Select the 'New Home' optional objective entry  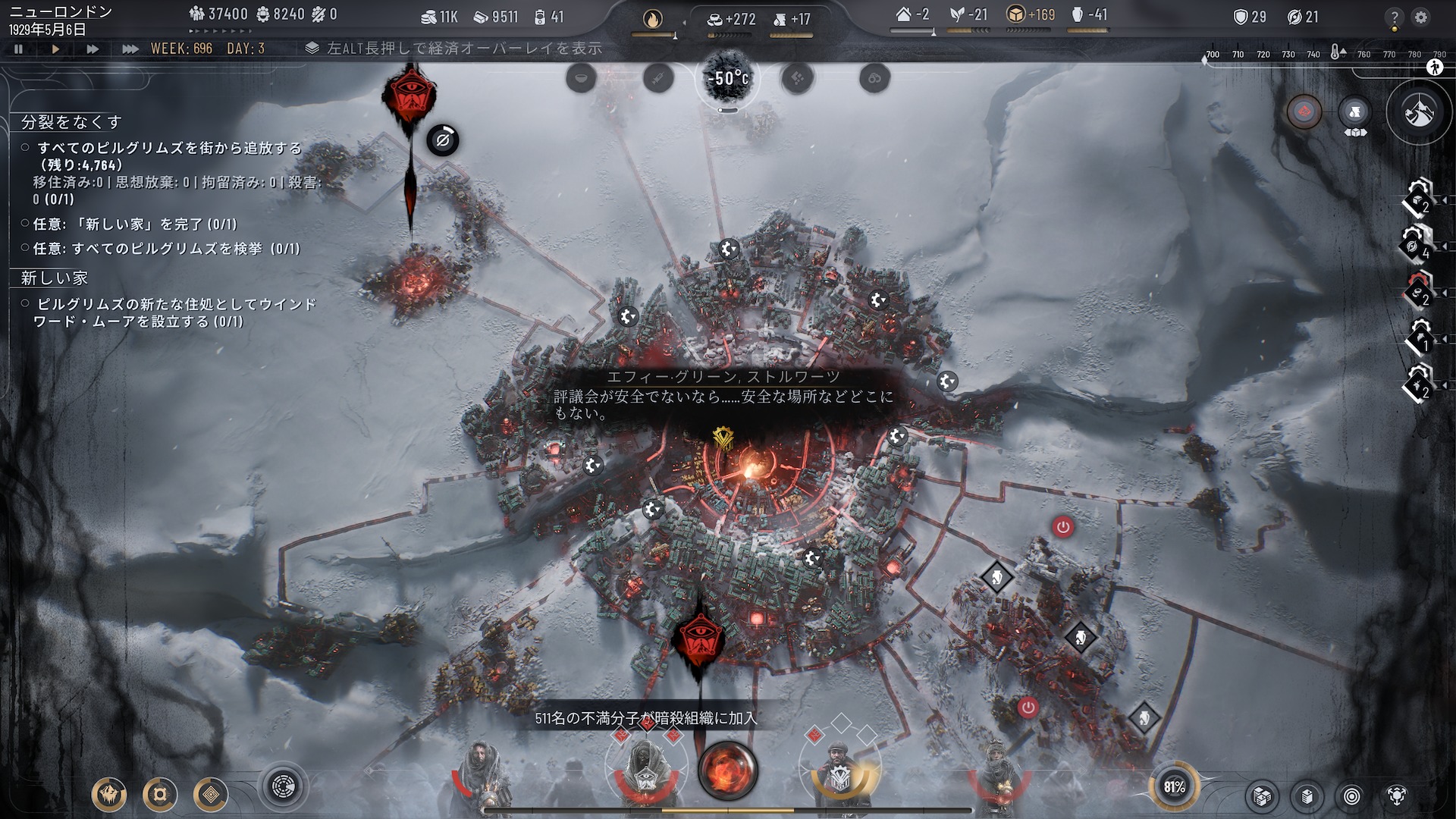135,224
